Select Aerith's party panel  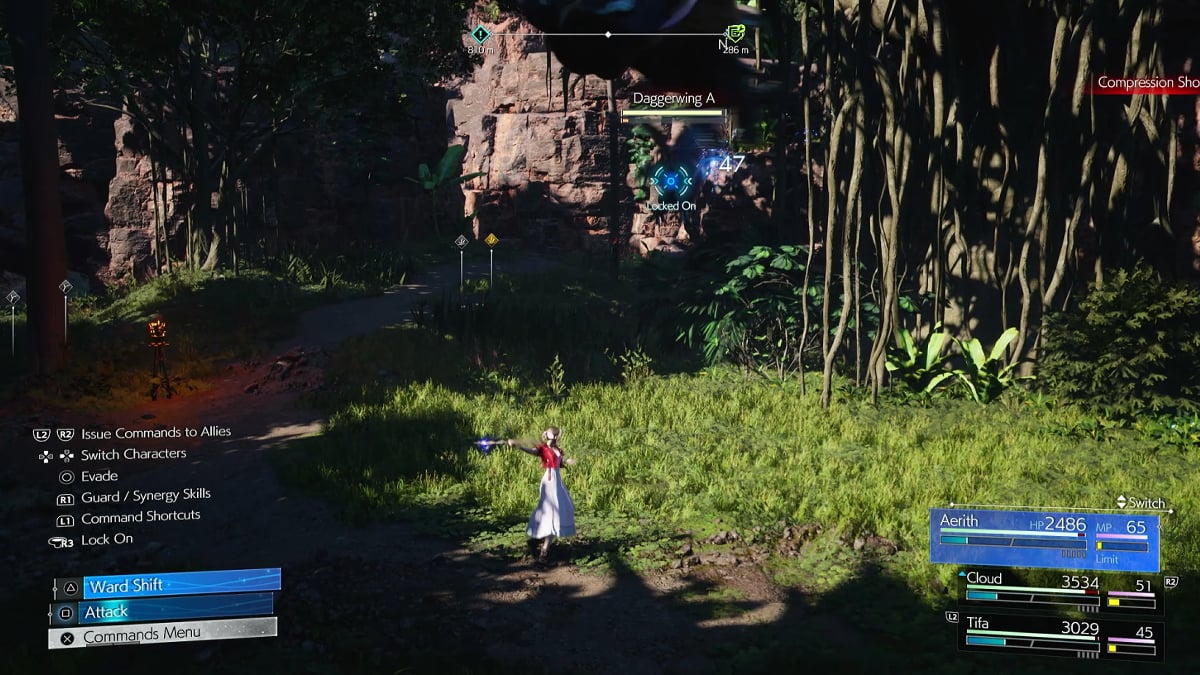coord(1044,539)
